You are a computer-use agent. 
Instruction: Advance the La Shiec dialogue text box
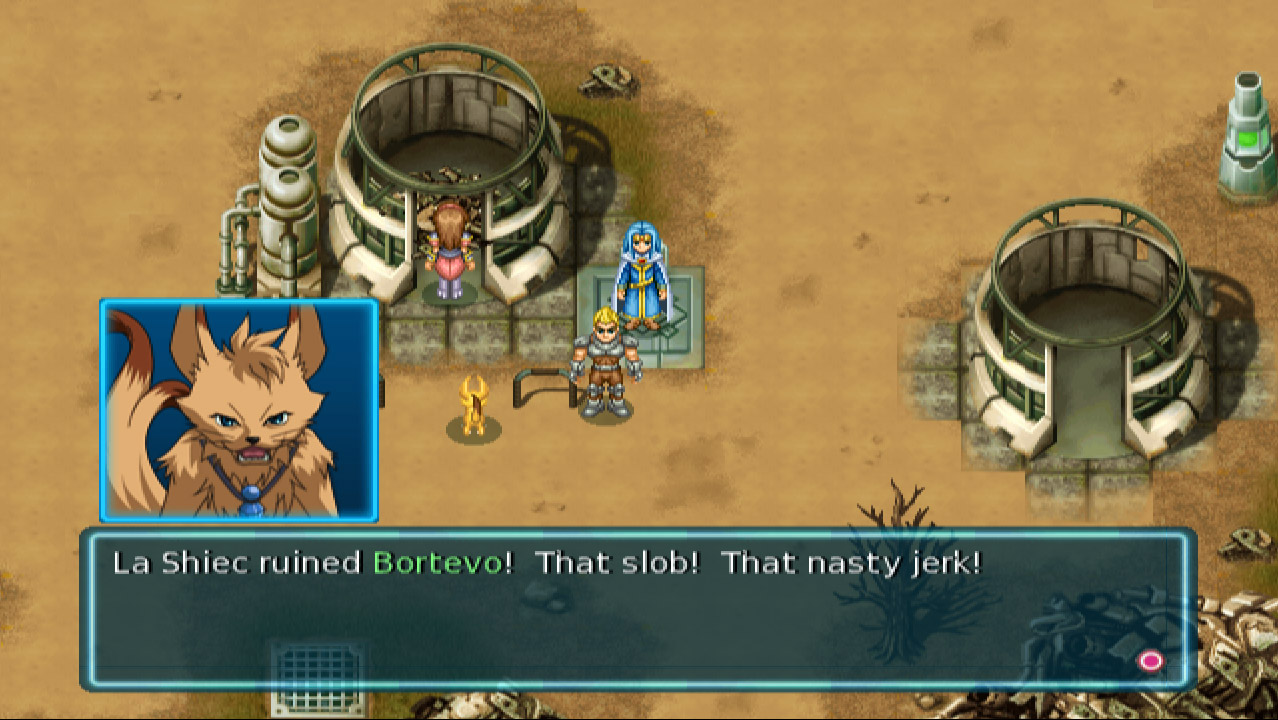[638, 609]
